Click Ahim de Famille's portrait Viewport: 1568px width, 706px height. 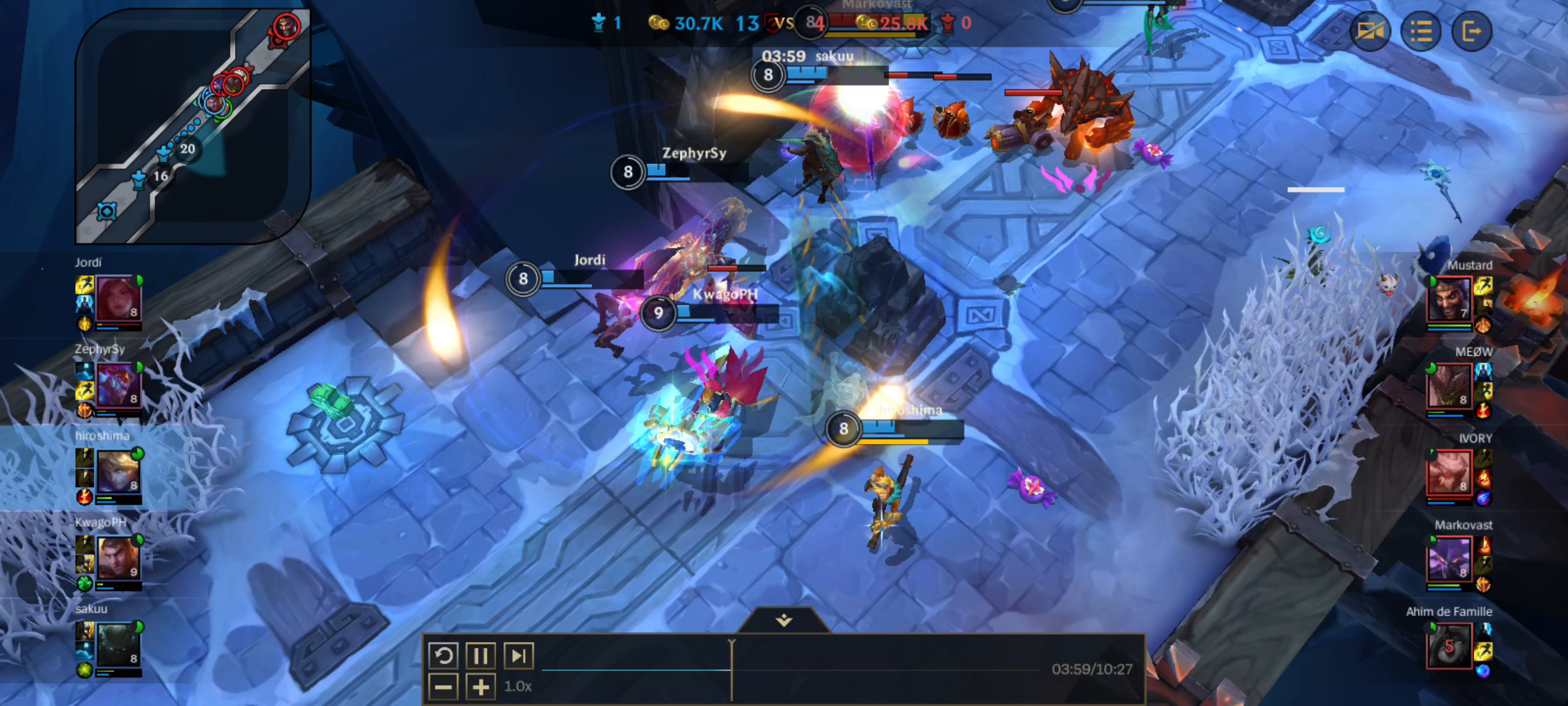pyautogui.click(x=1450, y=647)
